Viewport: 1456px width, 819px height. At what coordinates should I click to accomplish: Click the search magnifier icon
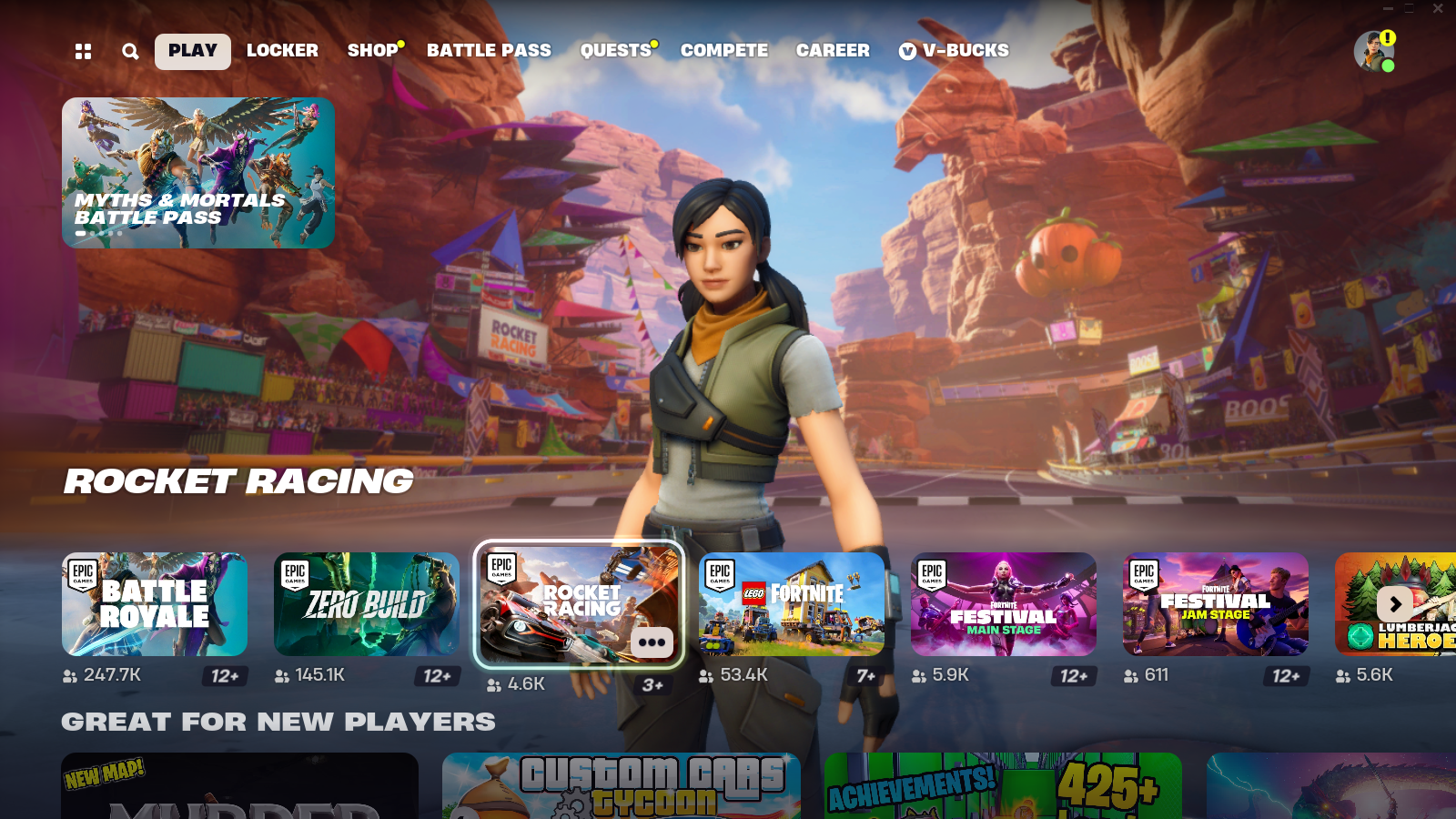click(x=130, y=52)
